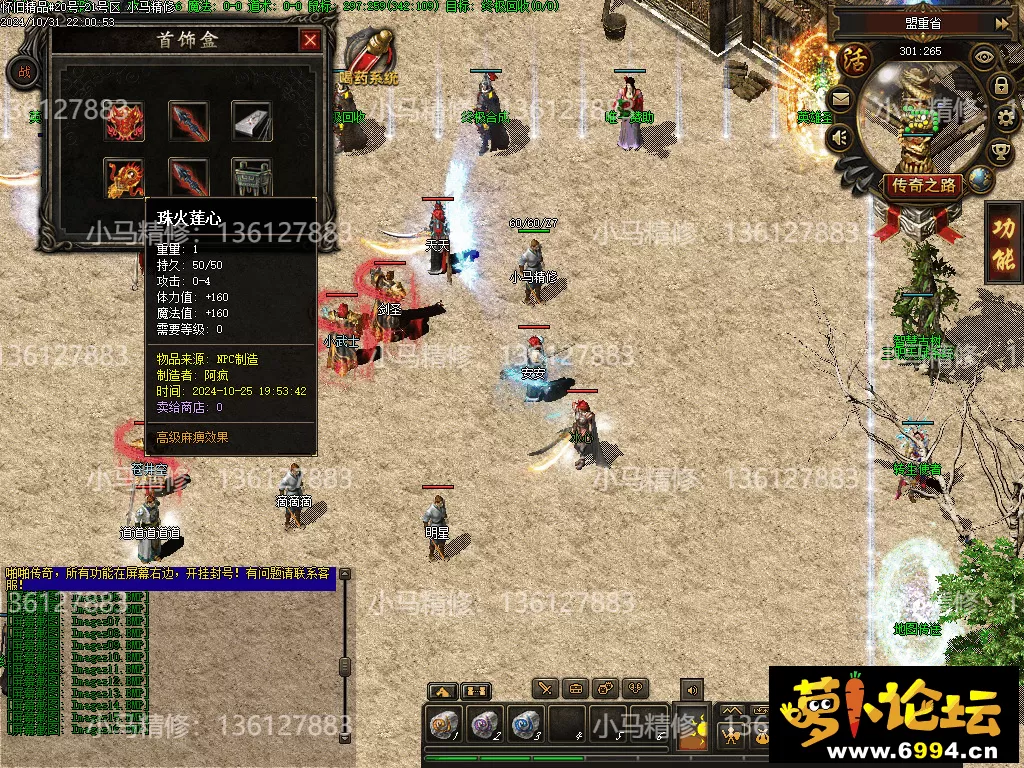Close the 首饰盒 jewelry box window

pyautogui.click(x=310, y=40)
